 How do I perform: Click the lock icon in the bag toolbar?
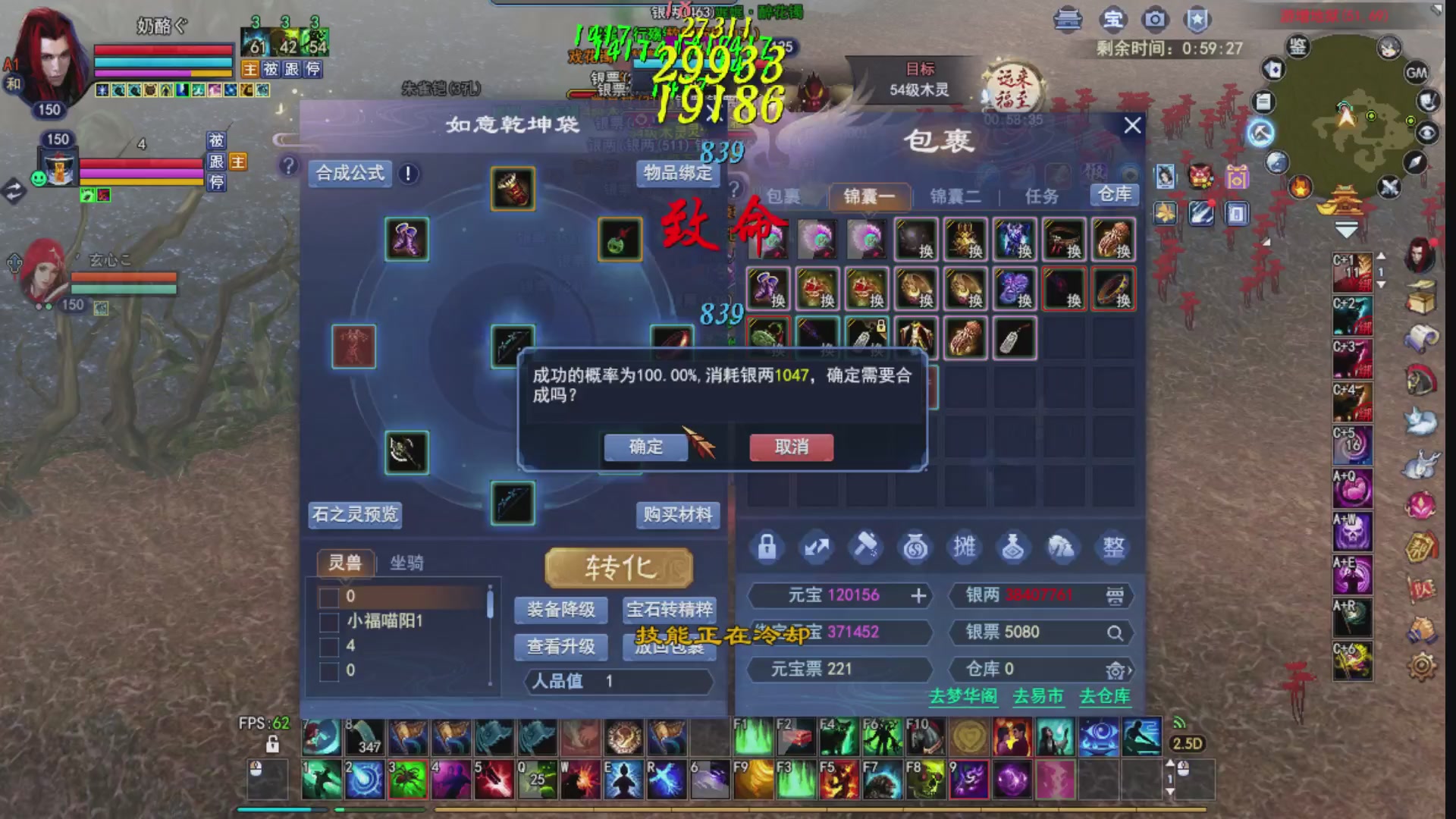coord(767,548)
